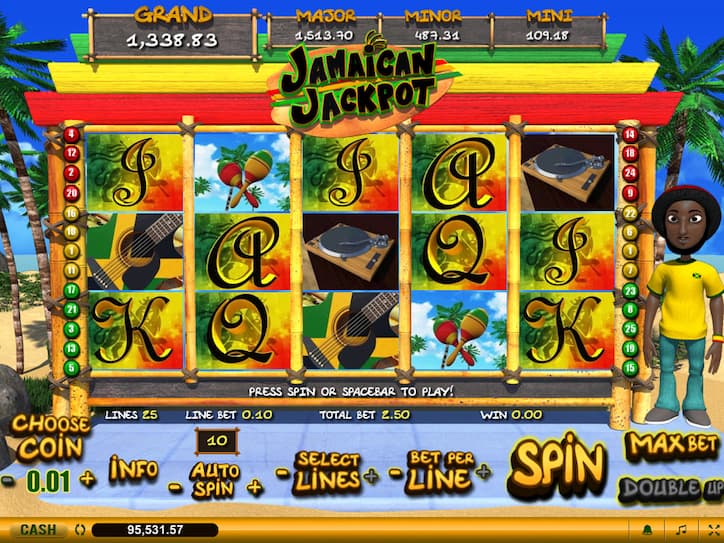Toggle the music note sound icon
The image size is (724, 543).
pos(682,529)
